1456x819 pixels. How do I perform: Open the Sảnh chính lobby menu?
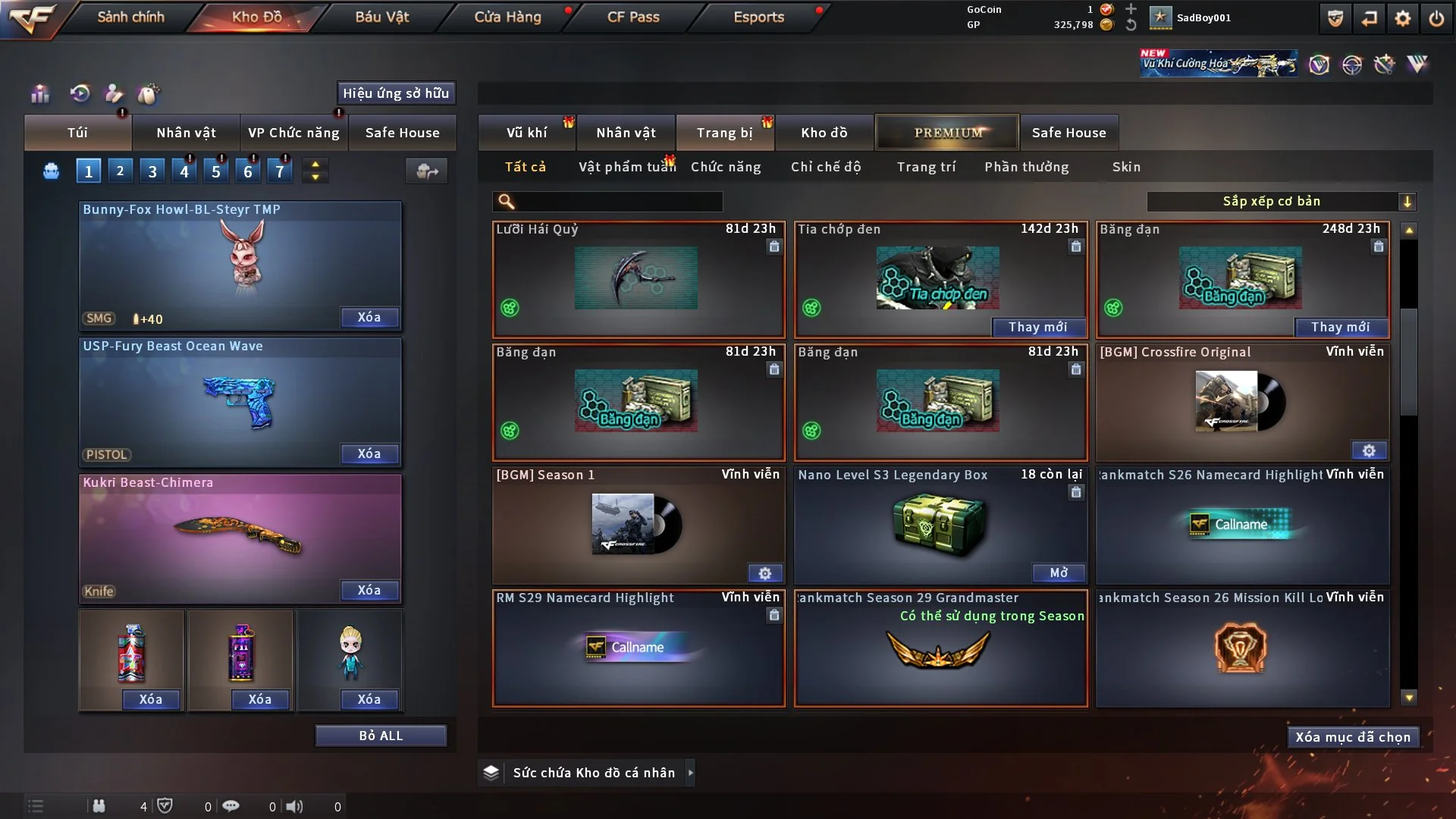coord(130,17)
